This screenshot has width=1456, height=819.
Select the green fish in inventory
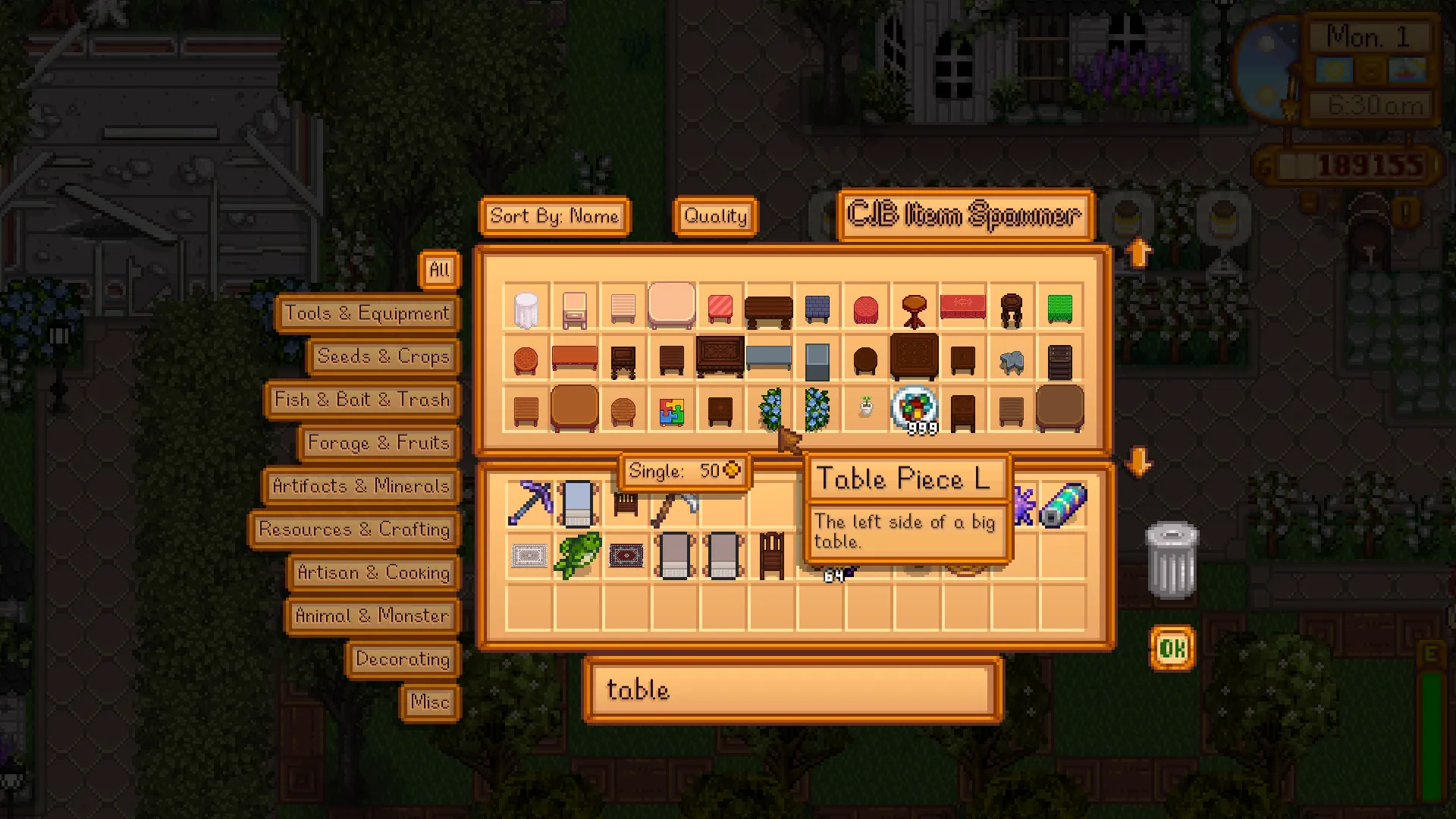coord(577,556)
